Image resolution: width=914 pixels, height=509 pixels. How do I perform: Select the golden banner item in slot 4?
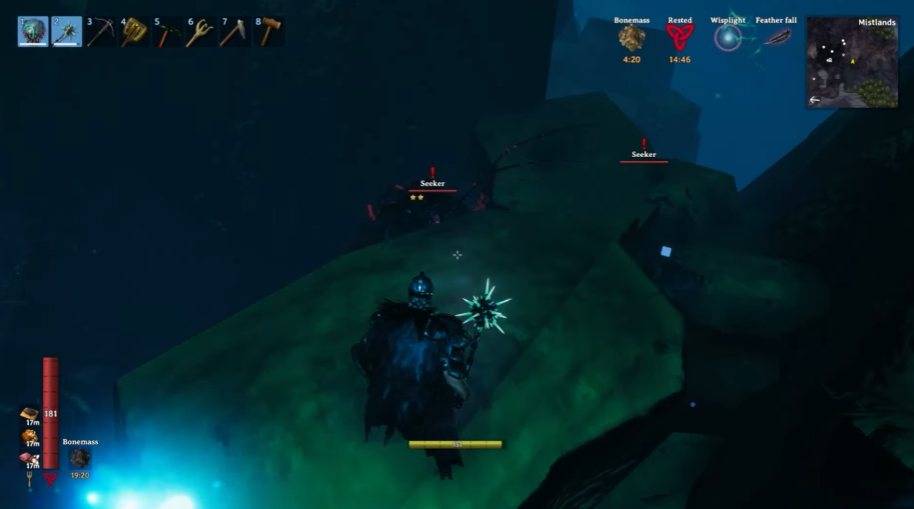coord(134,32)
